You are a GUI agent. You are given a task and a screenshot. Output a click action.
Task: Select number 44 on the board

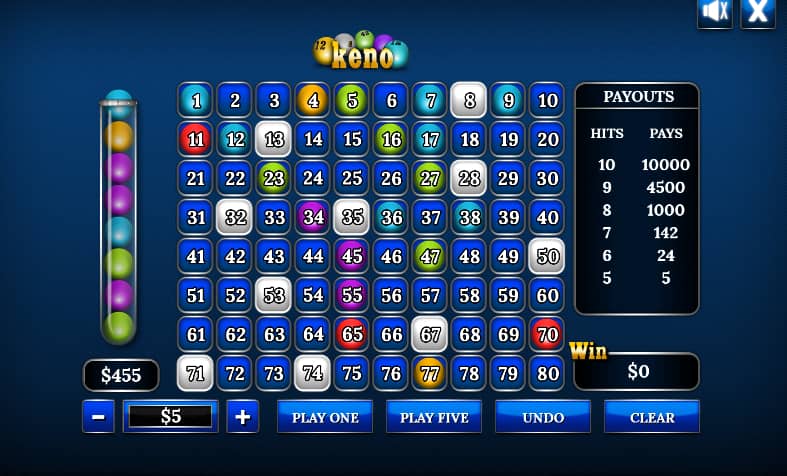pyautogui.click(x=313, y=256)
